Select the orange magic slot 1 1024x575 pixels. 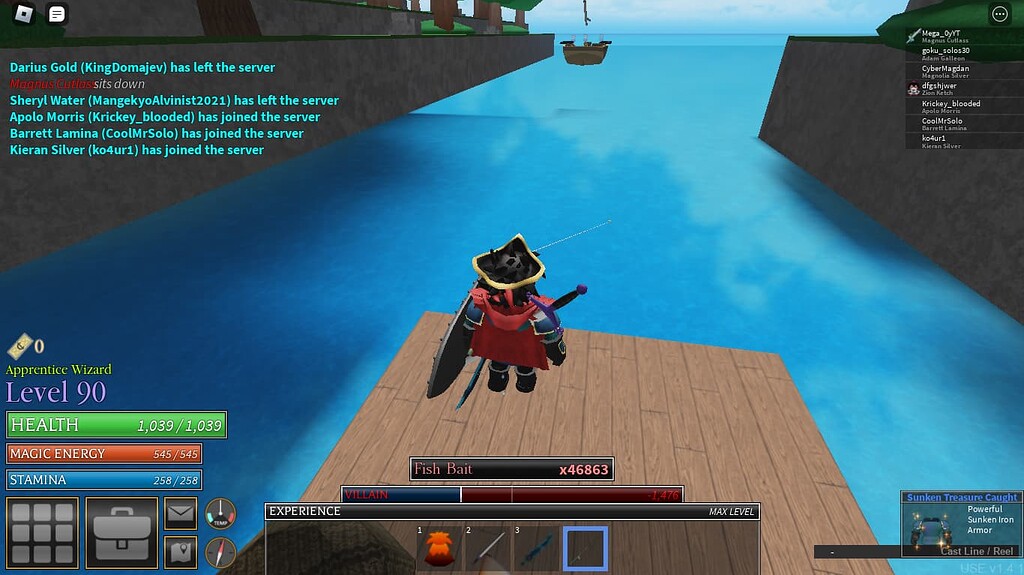click(439, 549)
